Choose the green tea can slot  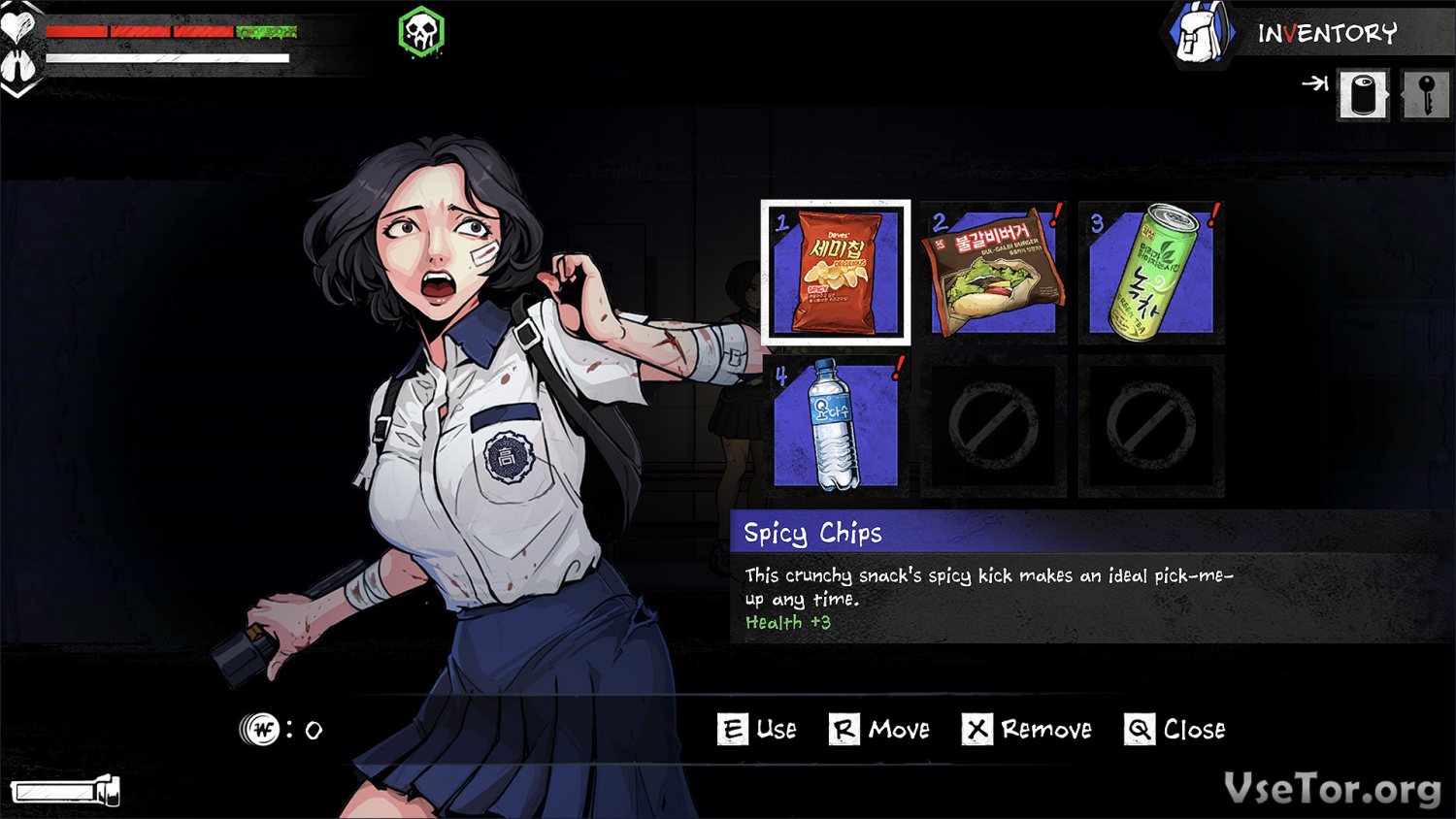tap(1151, 273)
